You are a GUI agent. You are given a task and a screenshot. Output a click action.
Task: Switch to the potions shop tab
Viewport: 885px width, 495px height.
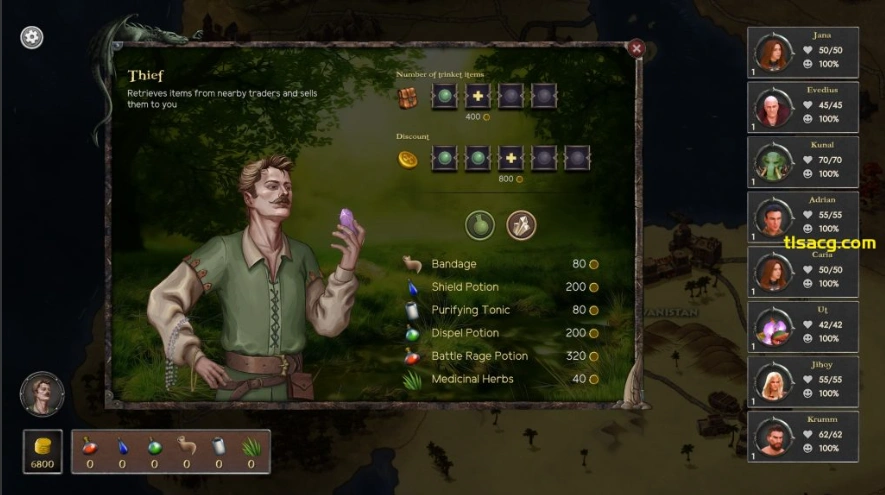click(x=481, y=224)
